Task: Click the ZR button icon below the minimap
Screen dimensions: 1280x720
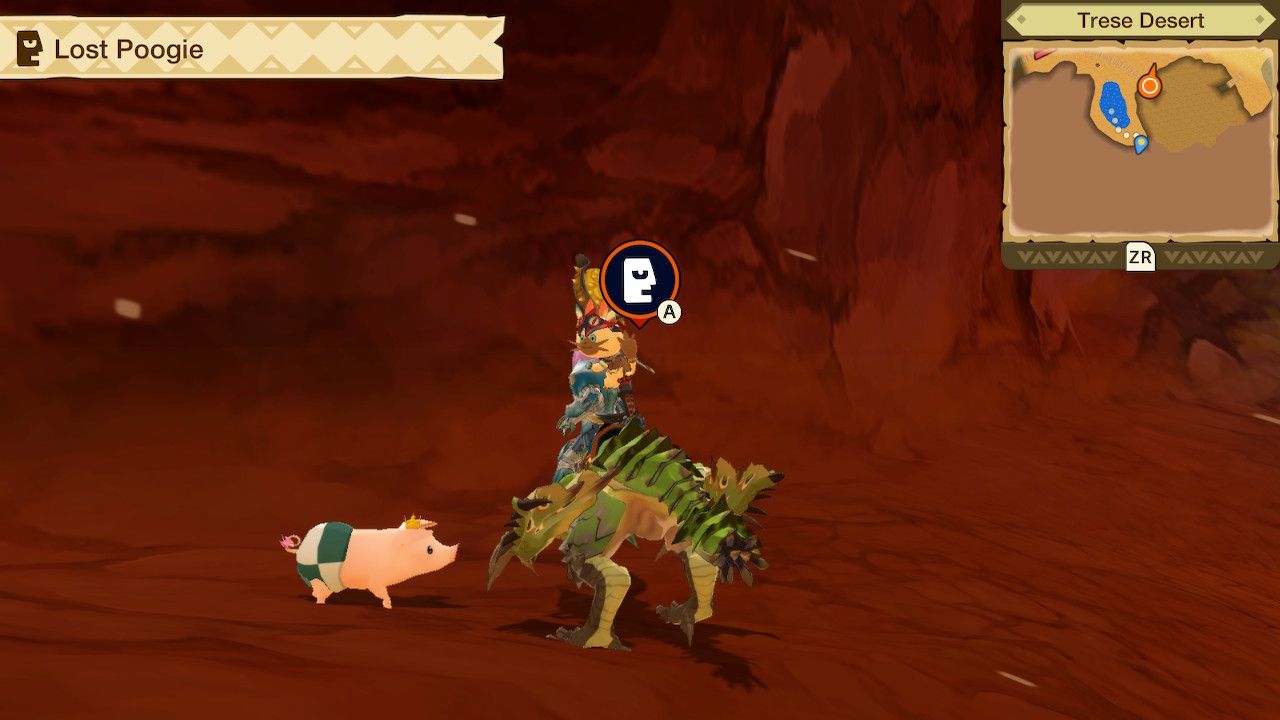Action: [1139, 255]
